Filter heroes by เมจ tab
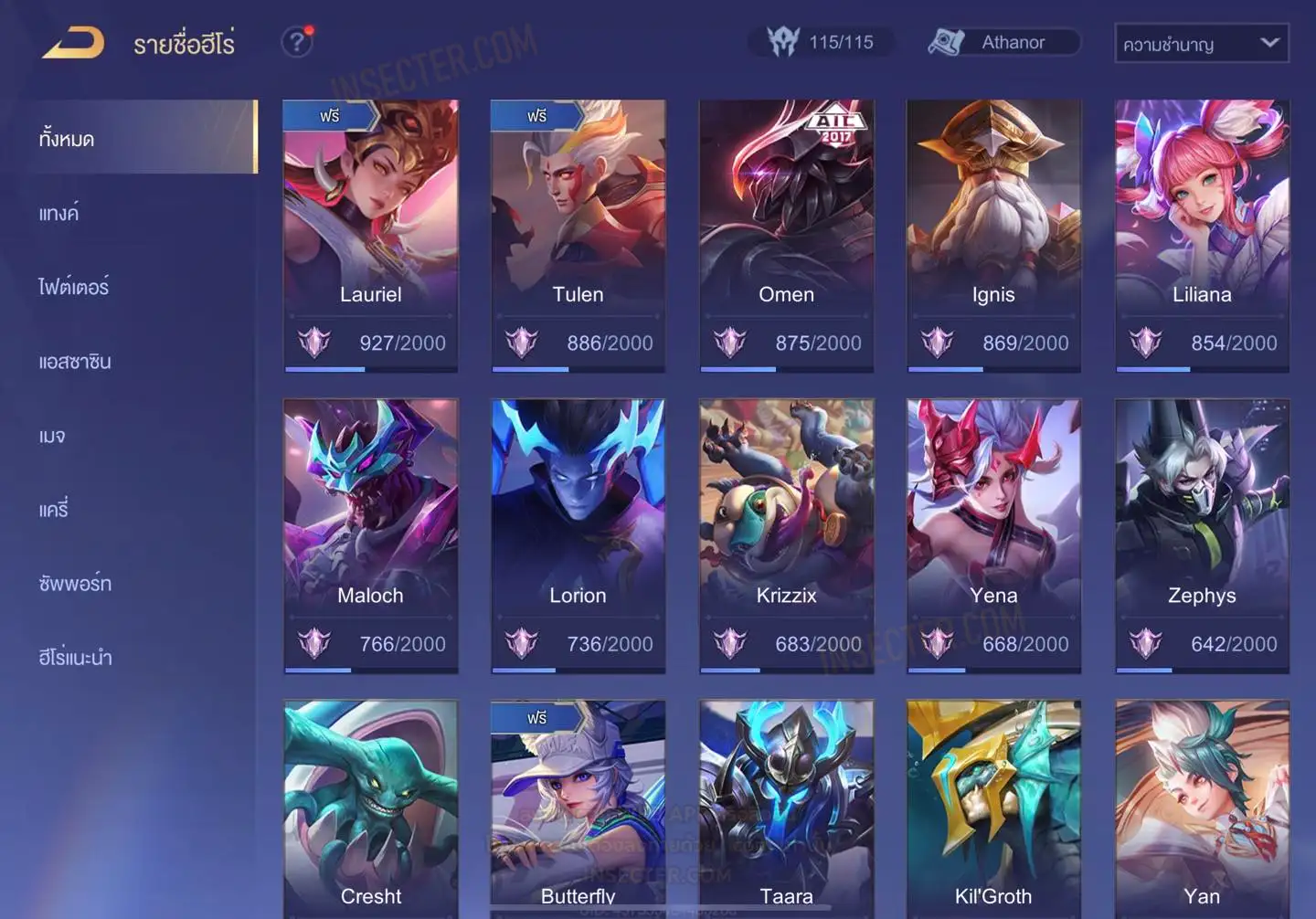 tap(52, 436)
